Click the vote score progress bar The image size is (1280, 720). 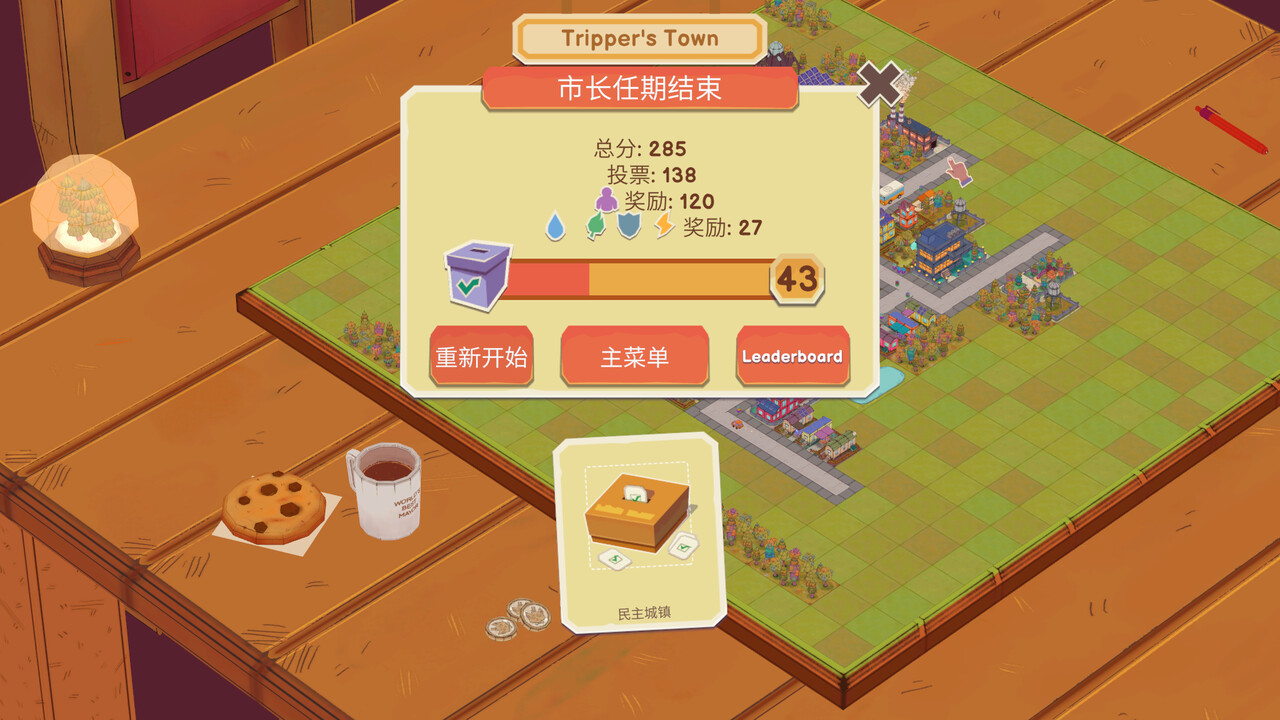pyautogui.click(x=640, y=279)
